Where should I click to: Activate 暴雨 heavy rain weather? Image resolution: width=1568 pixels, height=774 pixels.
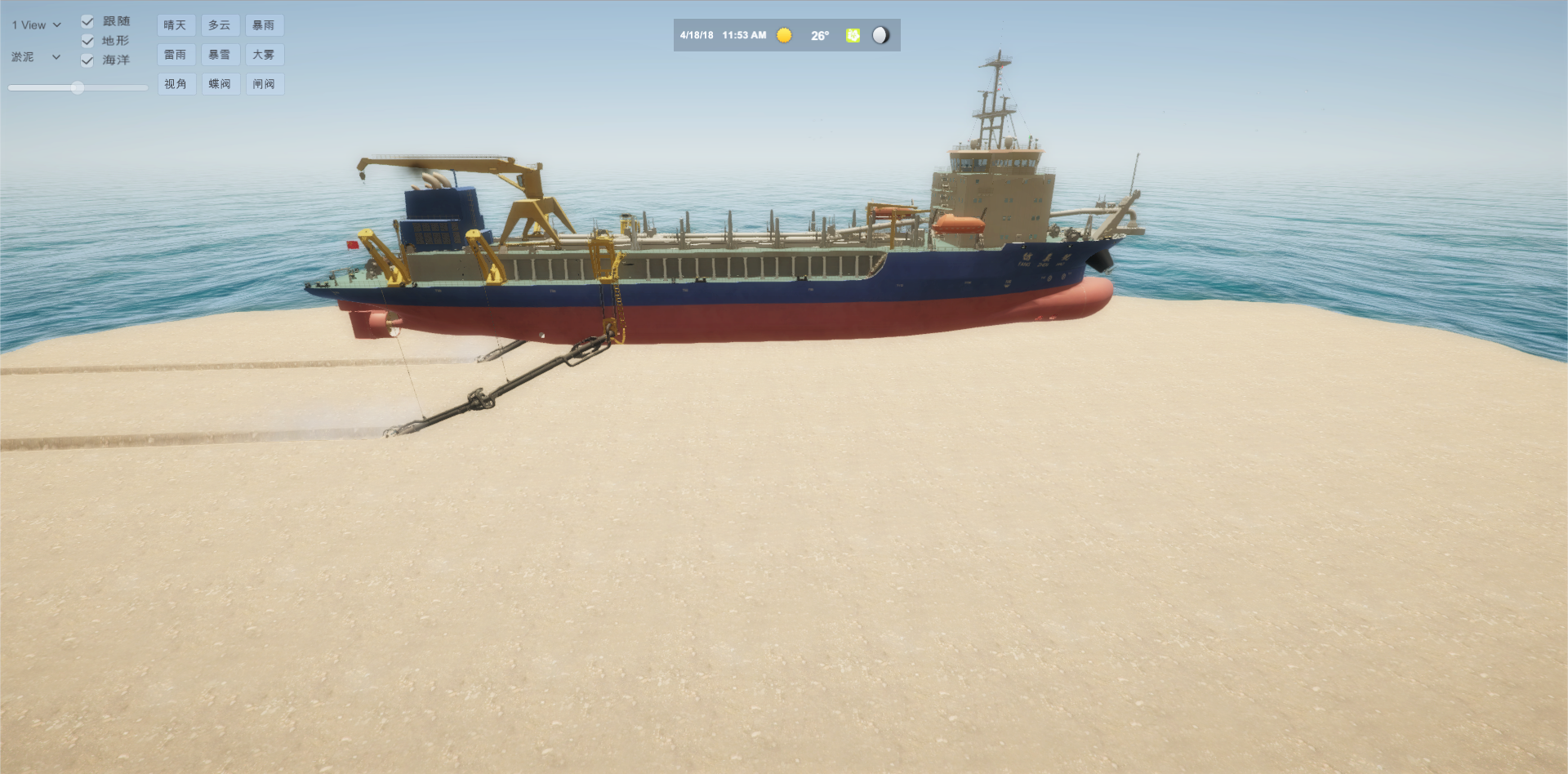[264, 25]
